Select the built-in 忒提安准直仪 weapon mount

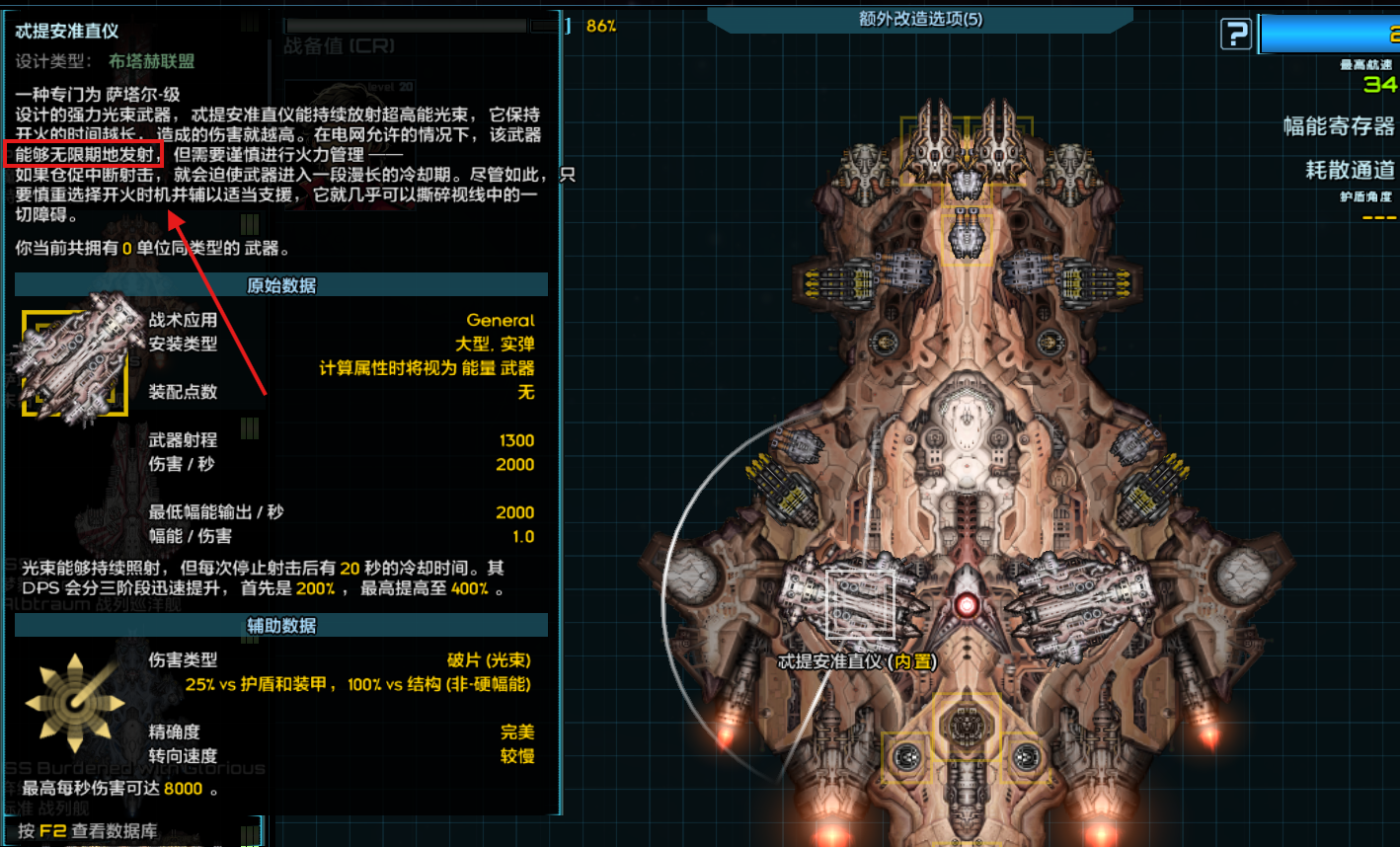(x=862, y=604)
